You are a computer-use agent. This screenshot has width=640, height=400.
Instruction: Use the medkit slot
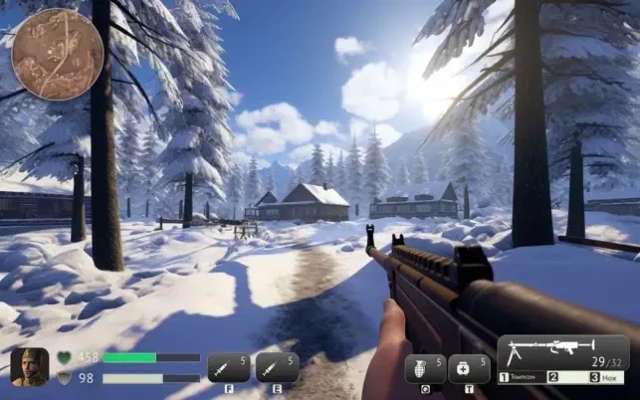point(469,369)
